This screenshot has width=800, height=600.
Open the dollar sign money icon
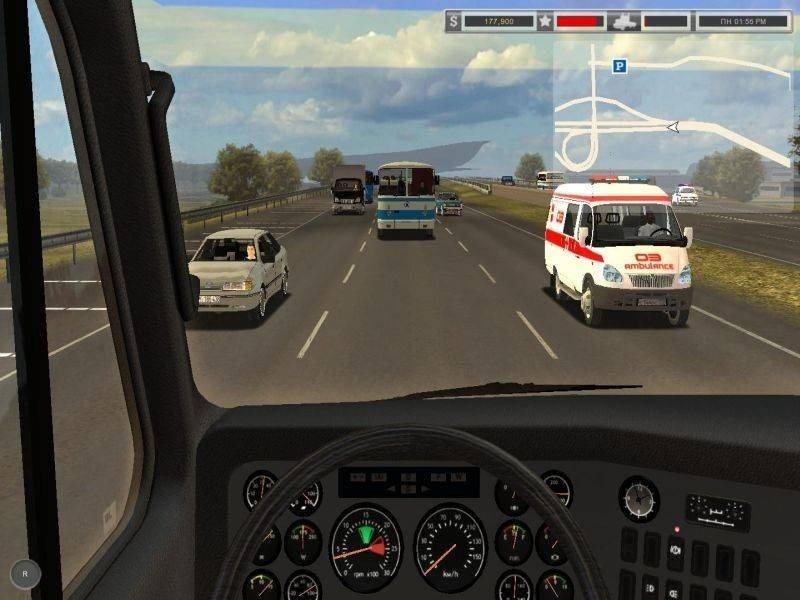tap(455, 19)
